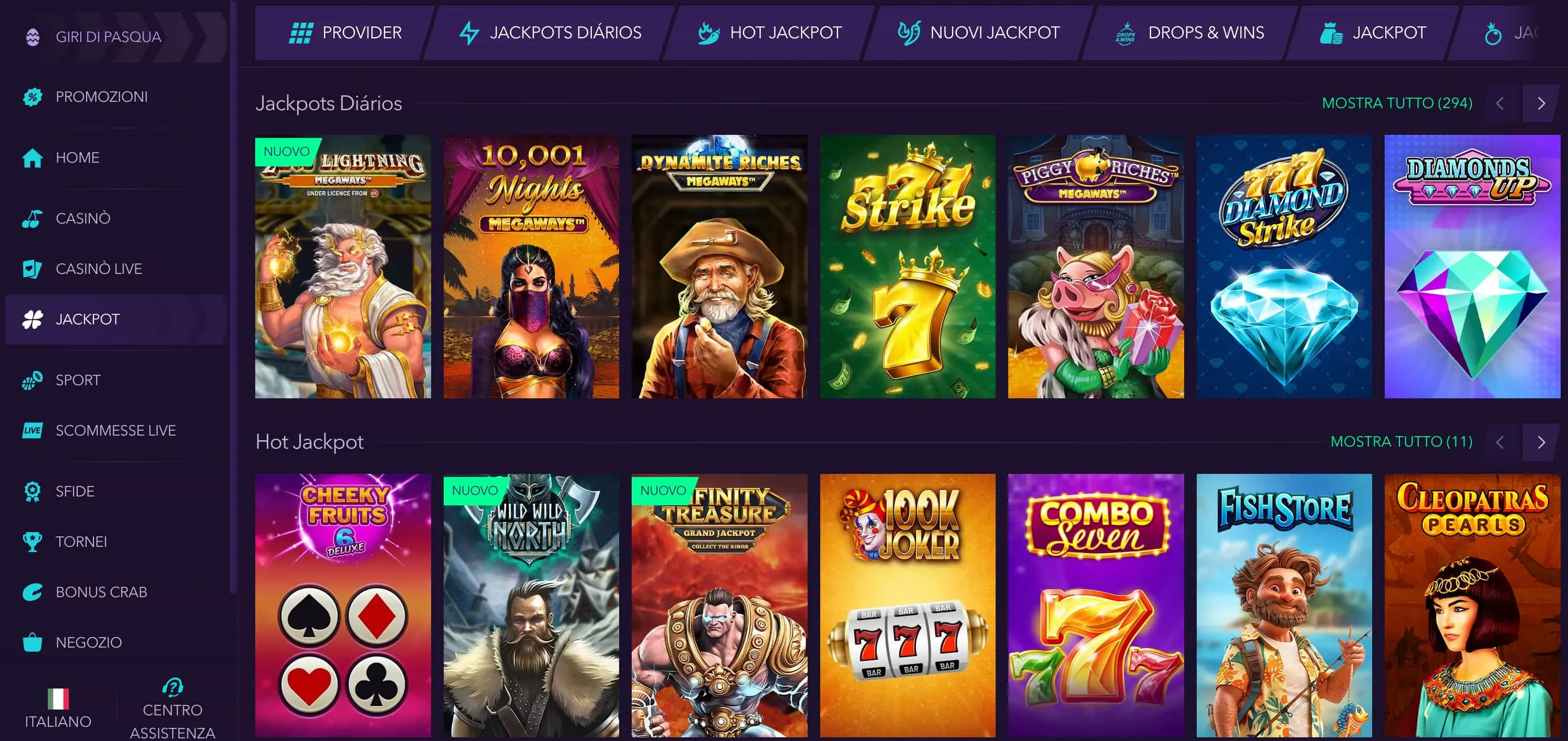Open the Negozio shopping bag icon

[33, 641]
